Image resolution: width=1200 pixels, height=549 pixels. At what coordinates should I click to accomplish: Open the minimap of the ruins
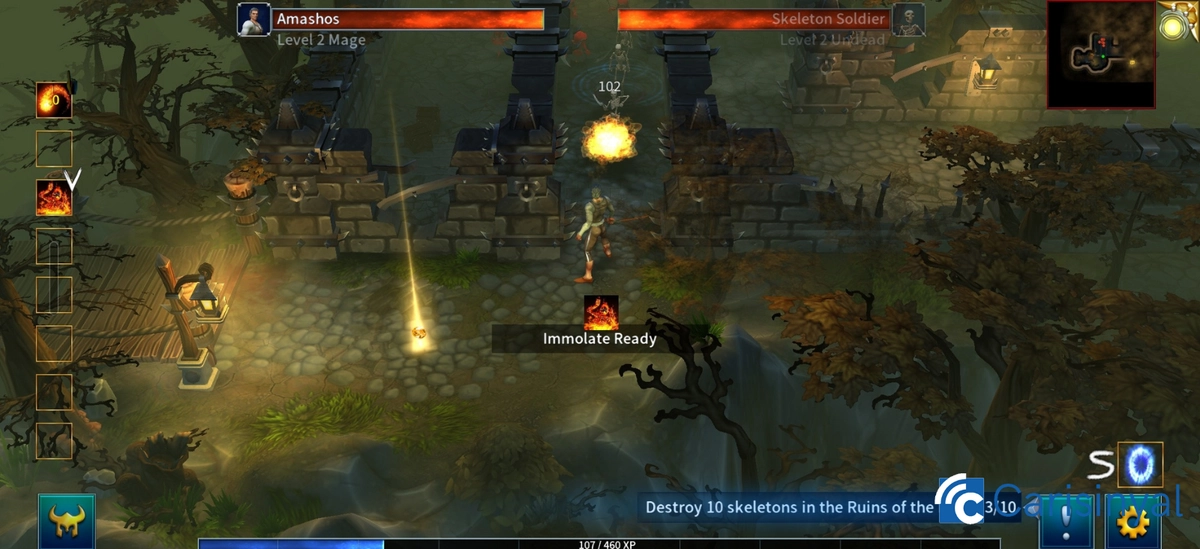pyautogui.click(x=1100, y=55)
